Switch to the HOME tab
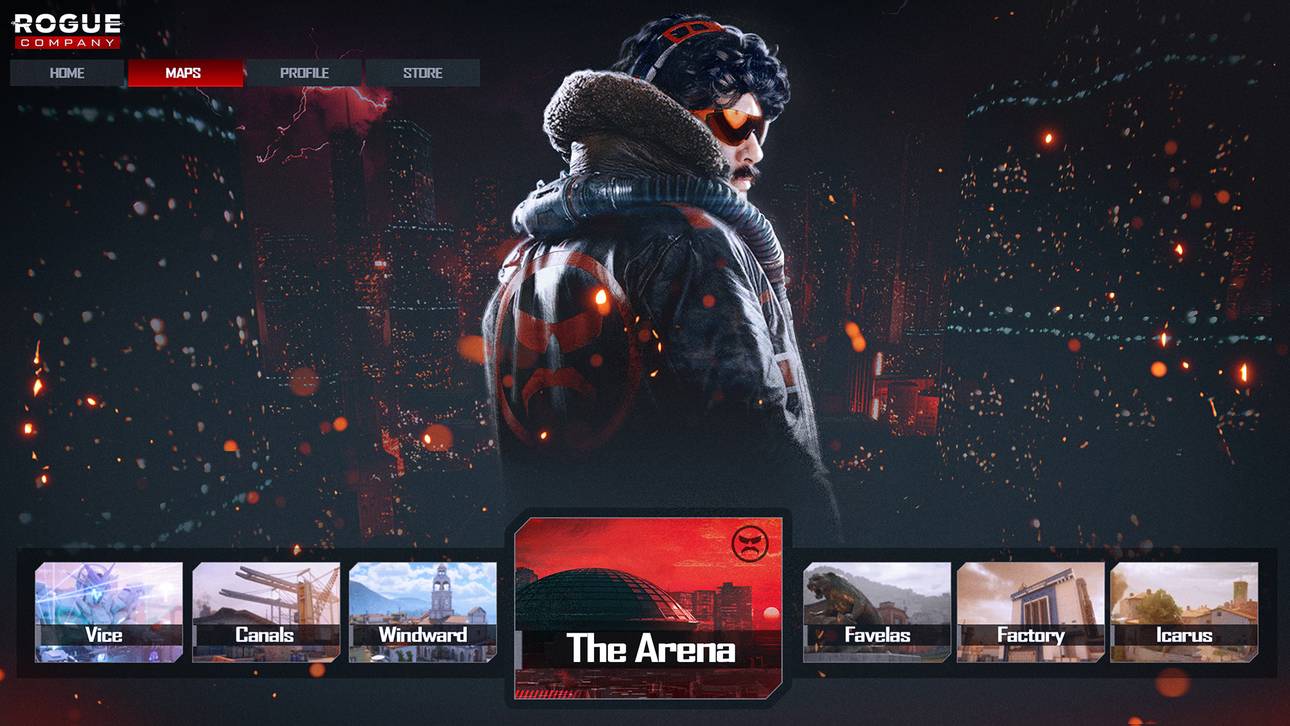 (x=66, y=72)
